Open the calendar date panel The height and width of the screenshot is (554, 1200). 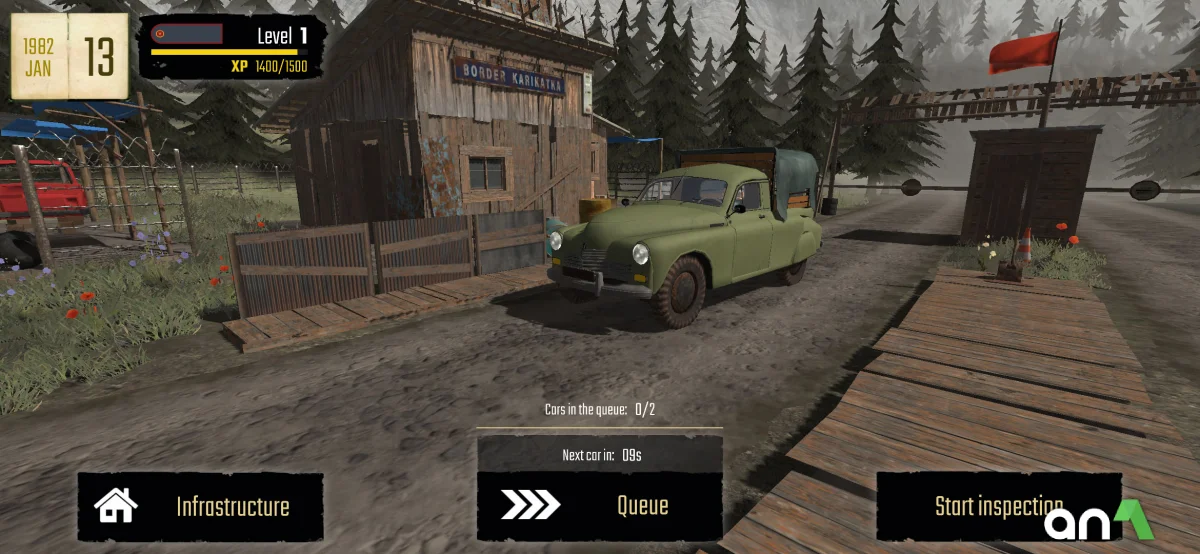[70, 56]
